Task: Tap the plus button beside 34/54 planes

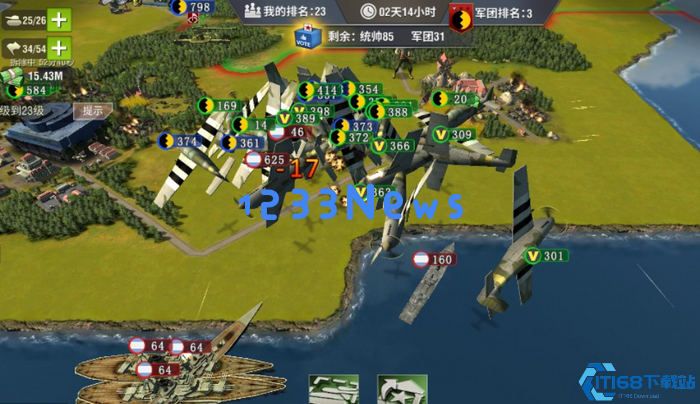Action: tap(59, 47)
